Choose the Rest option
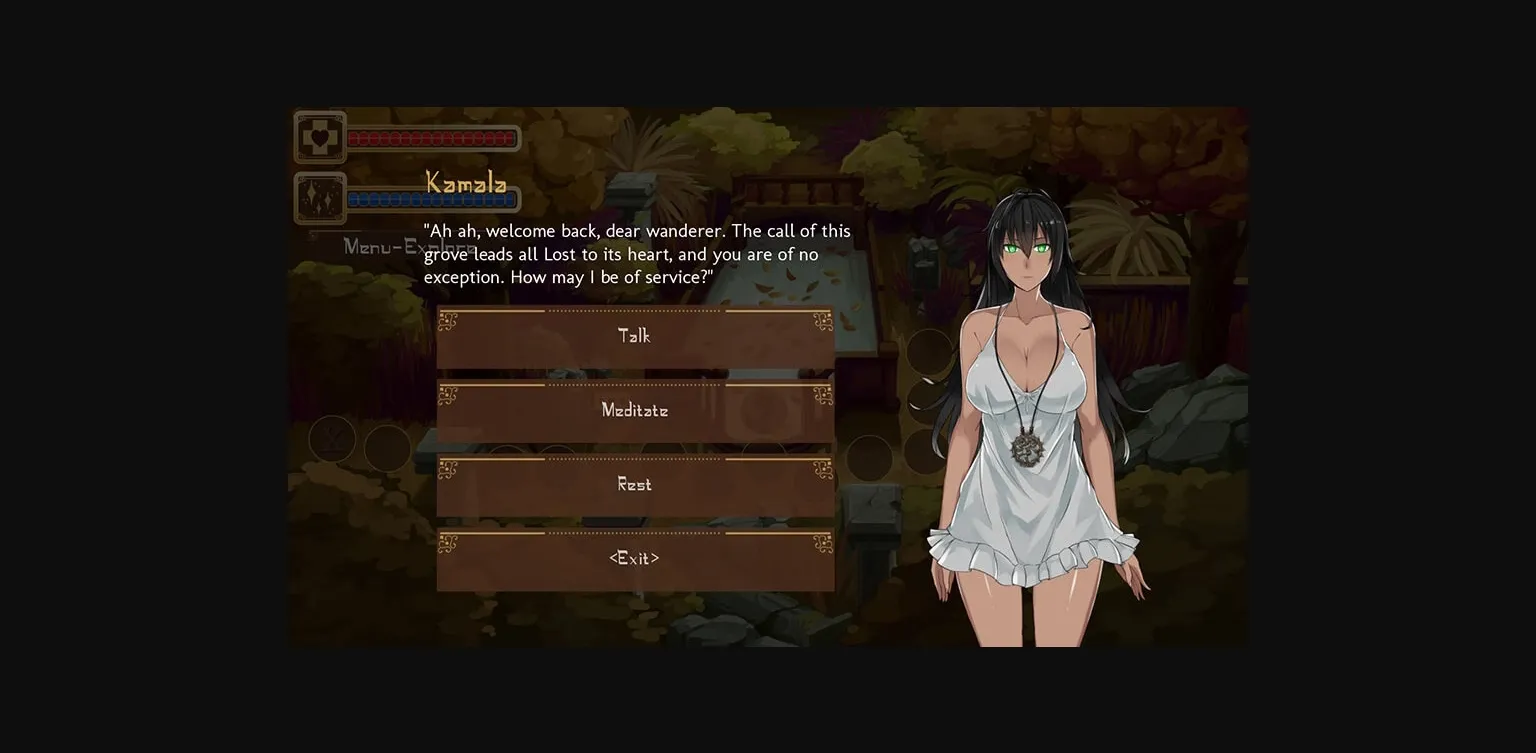The image size is (1536, 753). (x=635, y=484)
